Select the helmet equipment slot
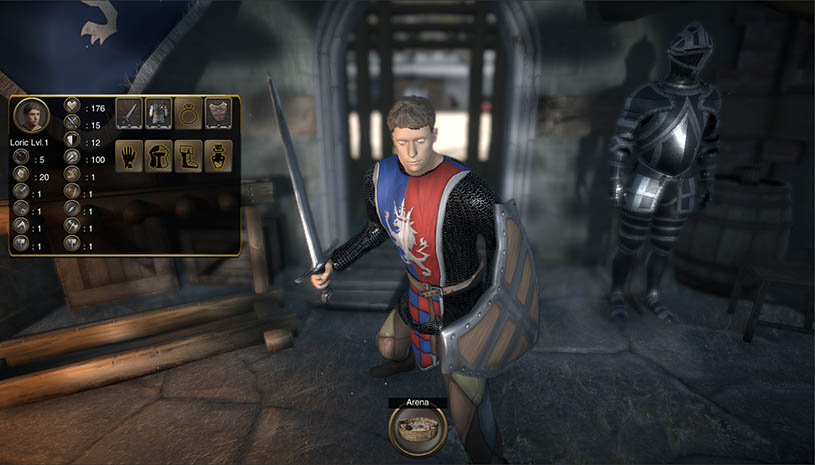815x465 pixels. (159, 156)
